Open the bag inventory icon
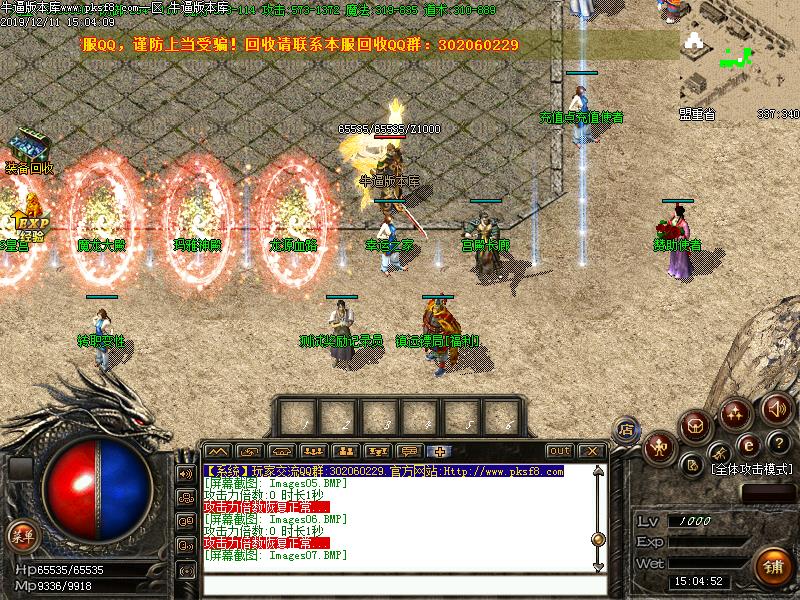This screenshot has height=600, width=800. click(x=697, y=426)
